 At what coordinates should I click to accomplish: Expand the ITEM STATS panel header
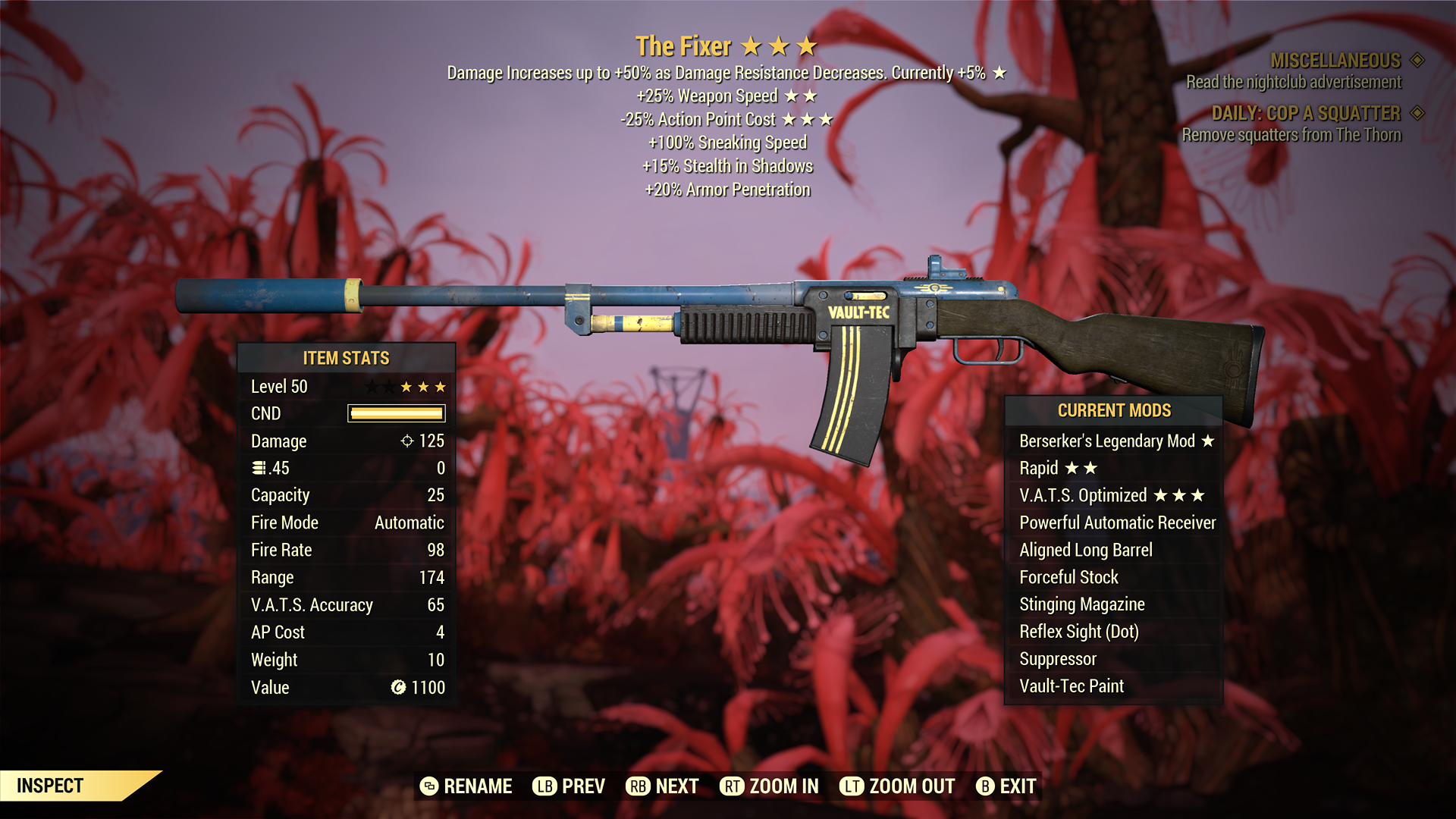345,358
